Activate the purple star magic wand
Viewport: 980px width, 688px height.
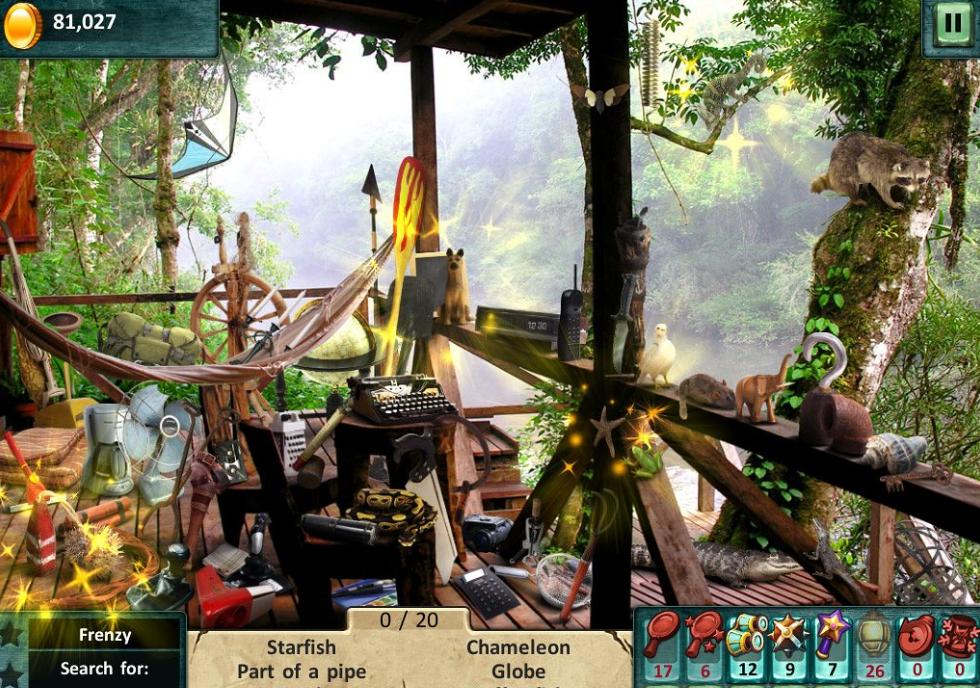click(832, 634)
